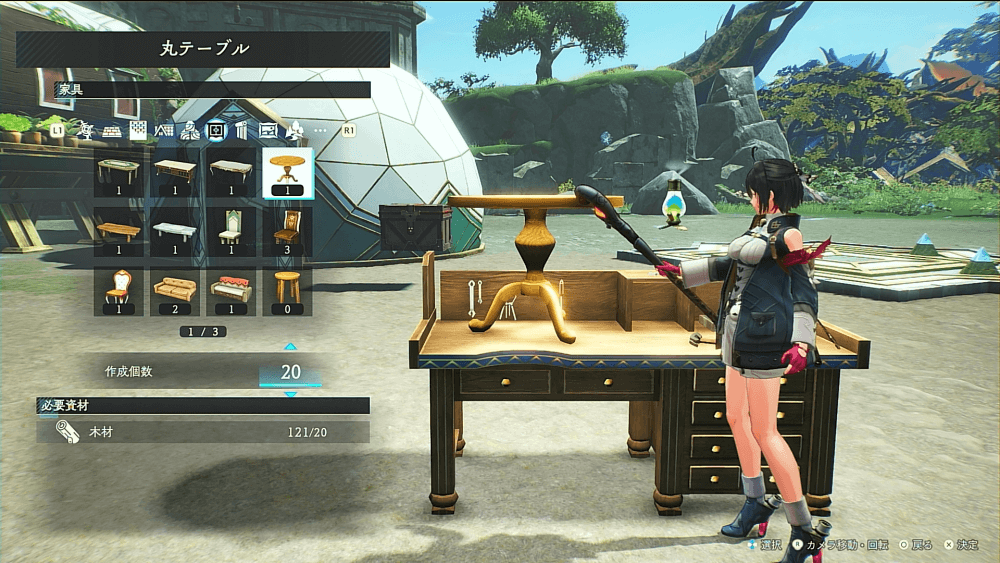Decrease craft quantity with the down arrow
The image size is (1000, 563).
[x=290, y=395]
